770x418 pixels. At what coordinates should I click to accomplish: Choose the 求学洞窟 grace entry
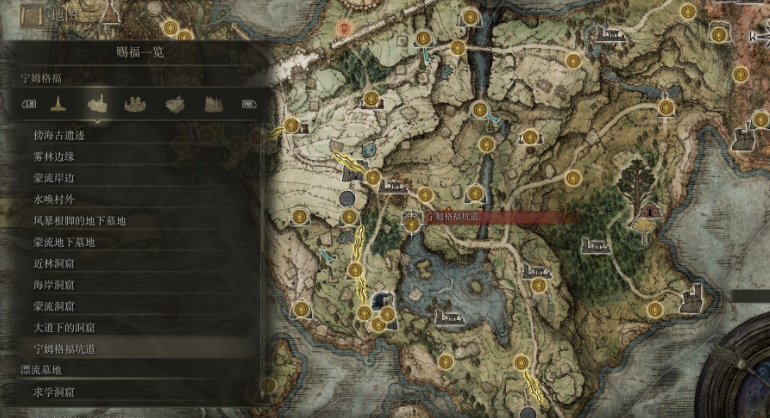(x=55, y=391)
